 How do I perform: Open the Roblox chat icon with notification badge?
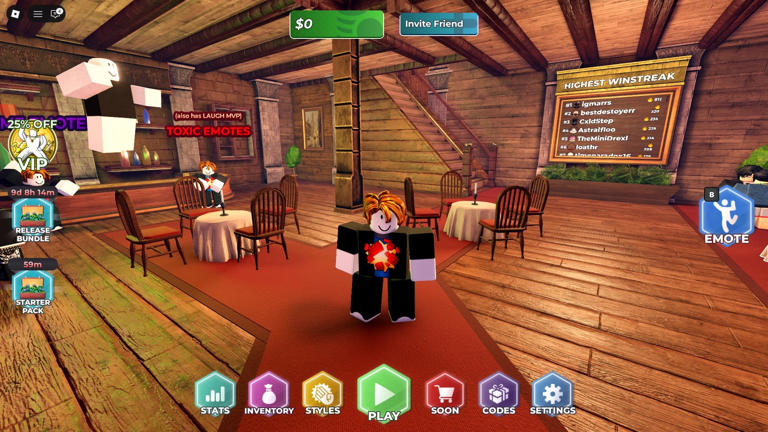[x=57, y=14]
